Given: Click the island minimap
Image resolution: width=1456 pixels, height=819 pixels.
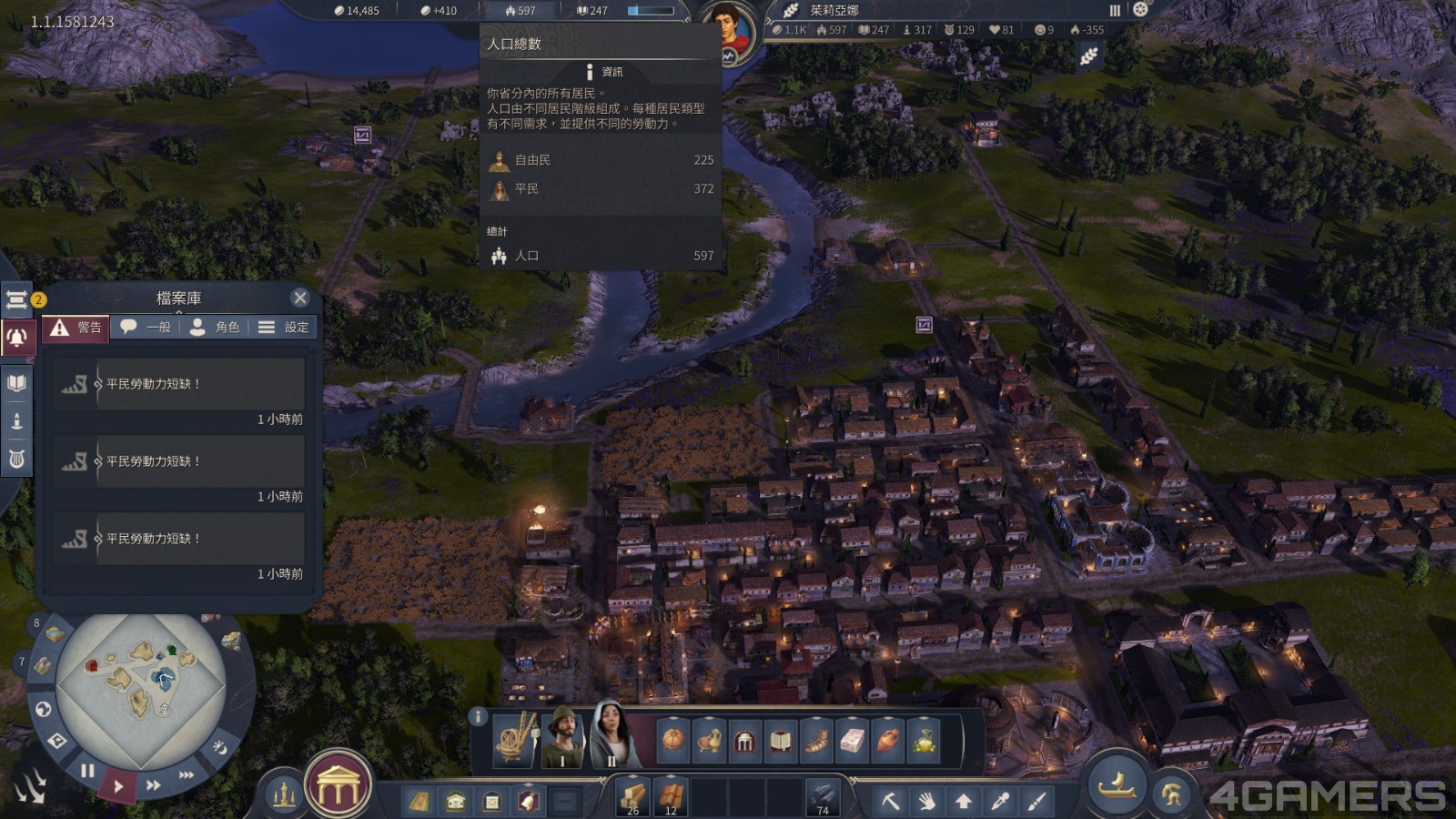Looking at the screenshot, I should [141, 679].
